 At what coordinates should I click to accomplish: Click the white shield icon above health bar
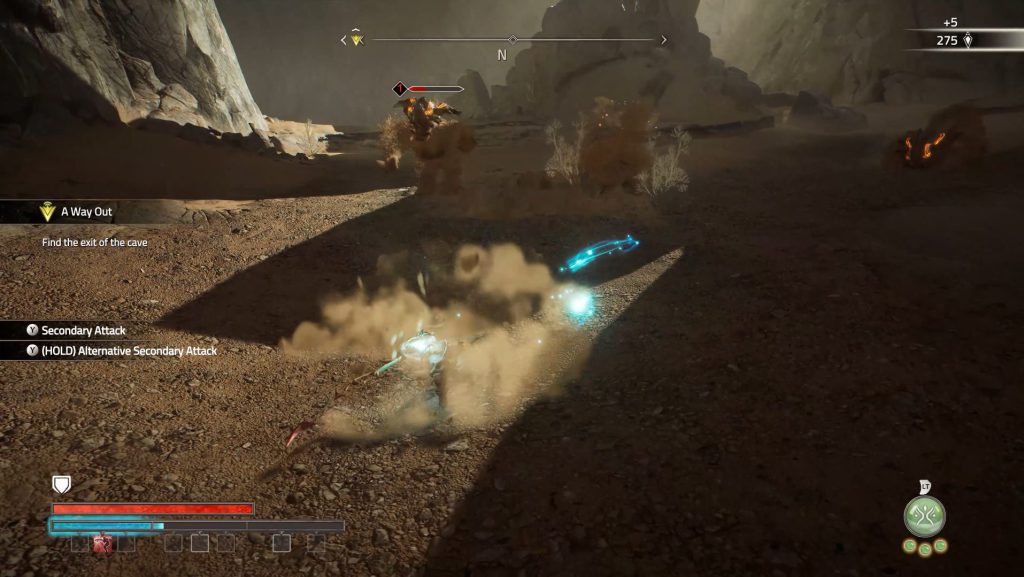pos(62,485)
